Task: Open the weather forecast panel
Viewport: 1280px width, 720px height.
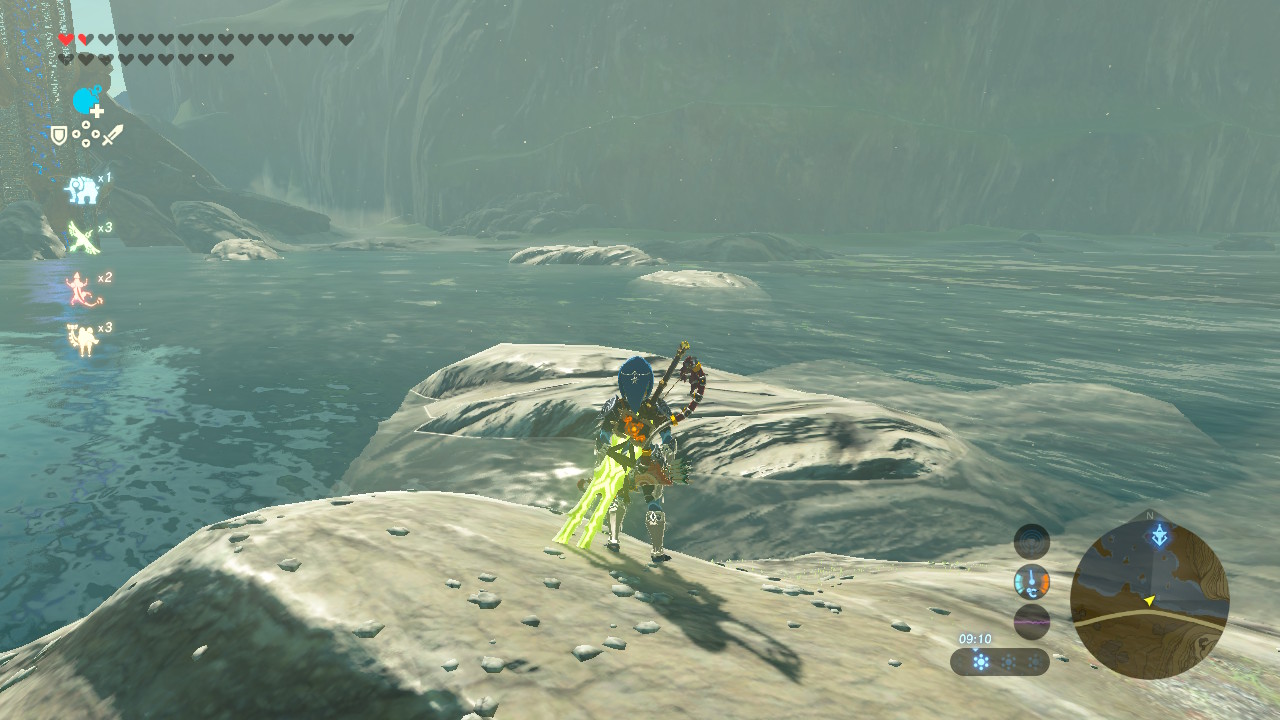Action: (x=999, y=662)
